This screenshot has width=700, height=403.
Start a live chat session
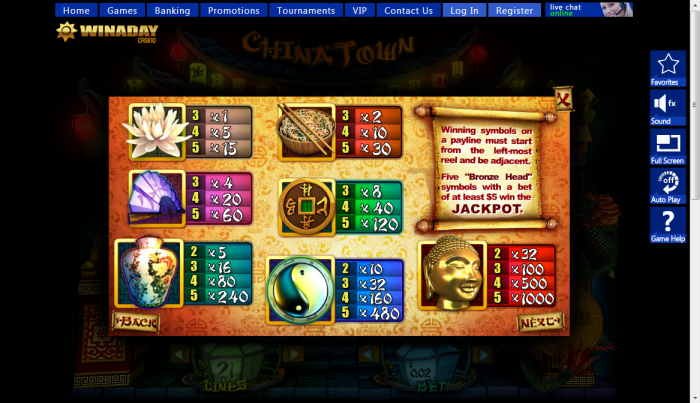[x=589, y=9]
